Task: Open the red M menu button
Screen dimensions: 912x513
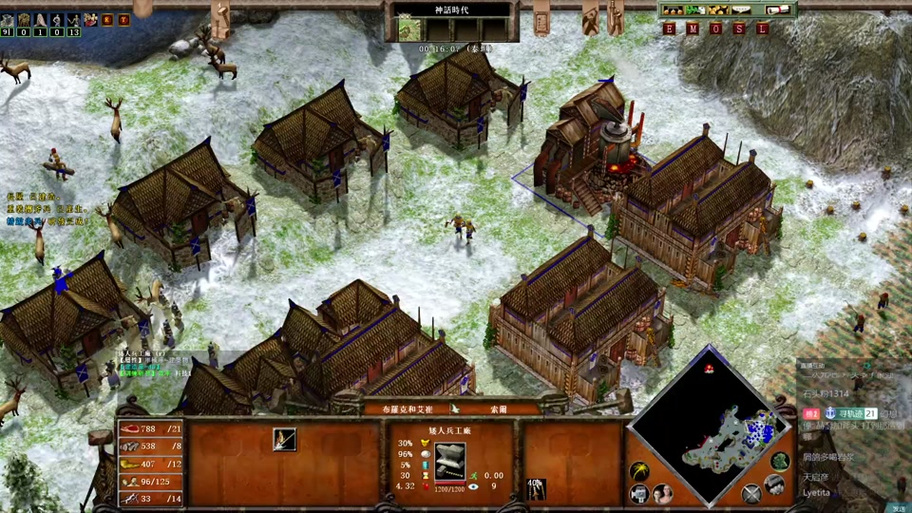Action: point(692,29)
